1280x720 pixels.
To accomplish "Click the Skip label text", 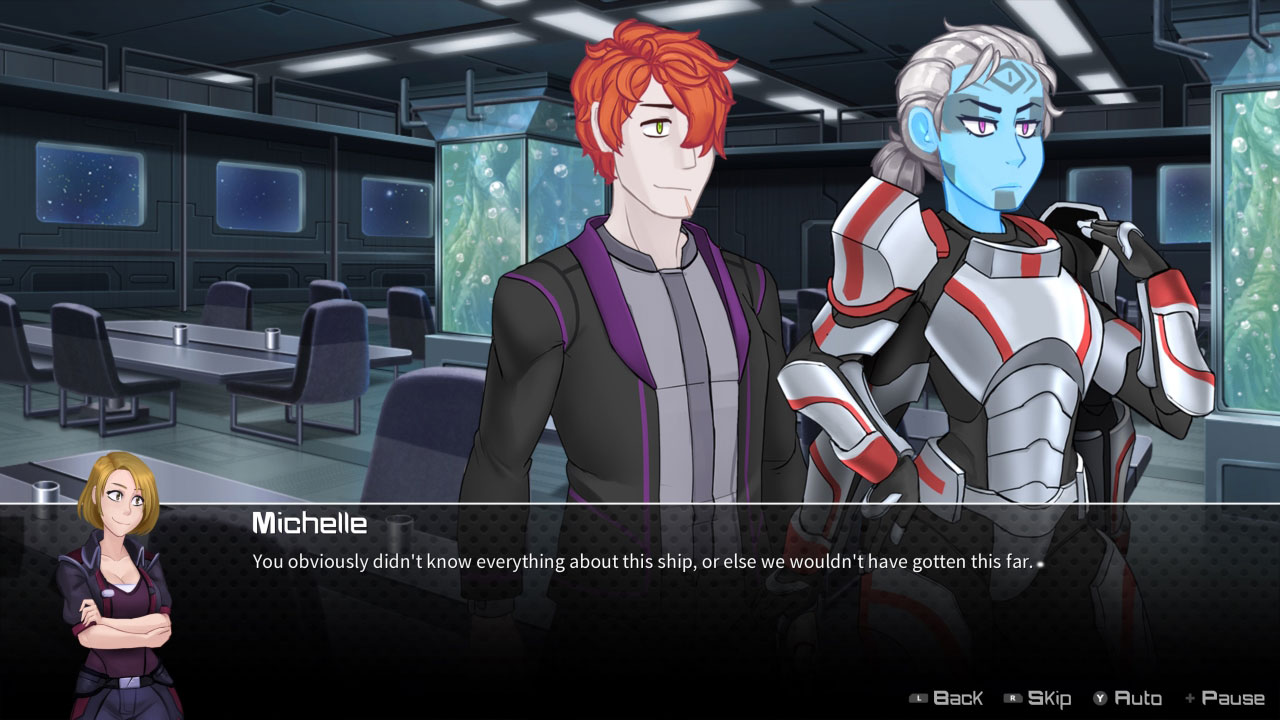I will coord(1048,697).
